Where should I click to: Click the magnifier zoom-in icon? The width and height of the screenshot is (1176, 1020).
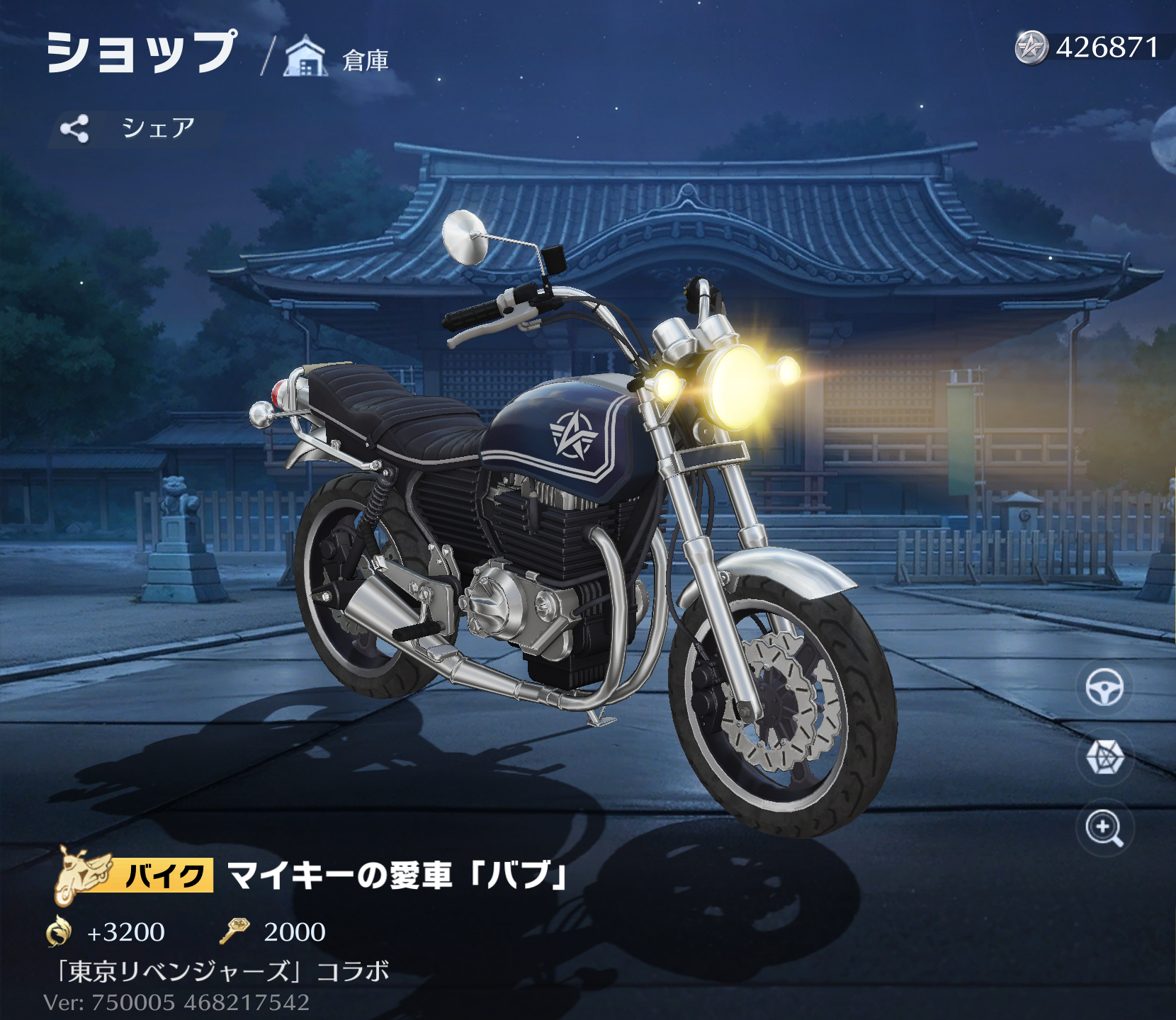click(1105, 827)
